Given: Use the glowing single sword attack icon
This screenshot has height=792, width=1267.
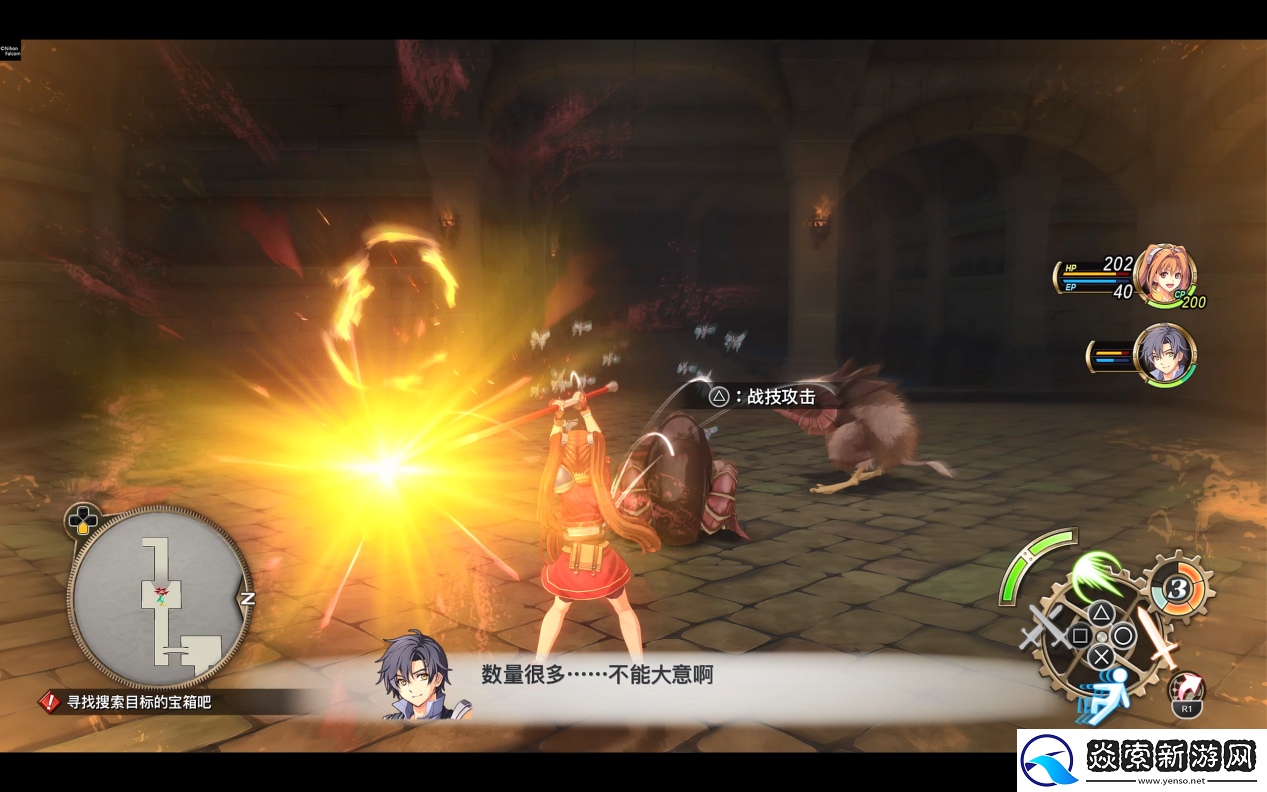Looking at the screenshot, I should (x=1160, y=638).
